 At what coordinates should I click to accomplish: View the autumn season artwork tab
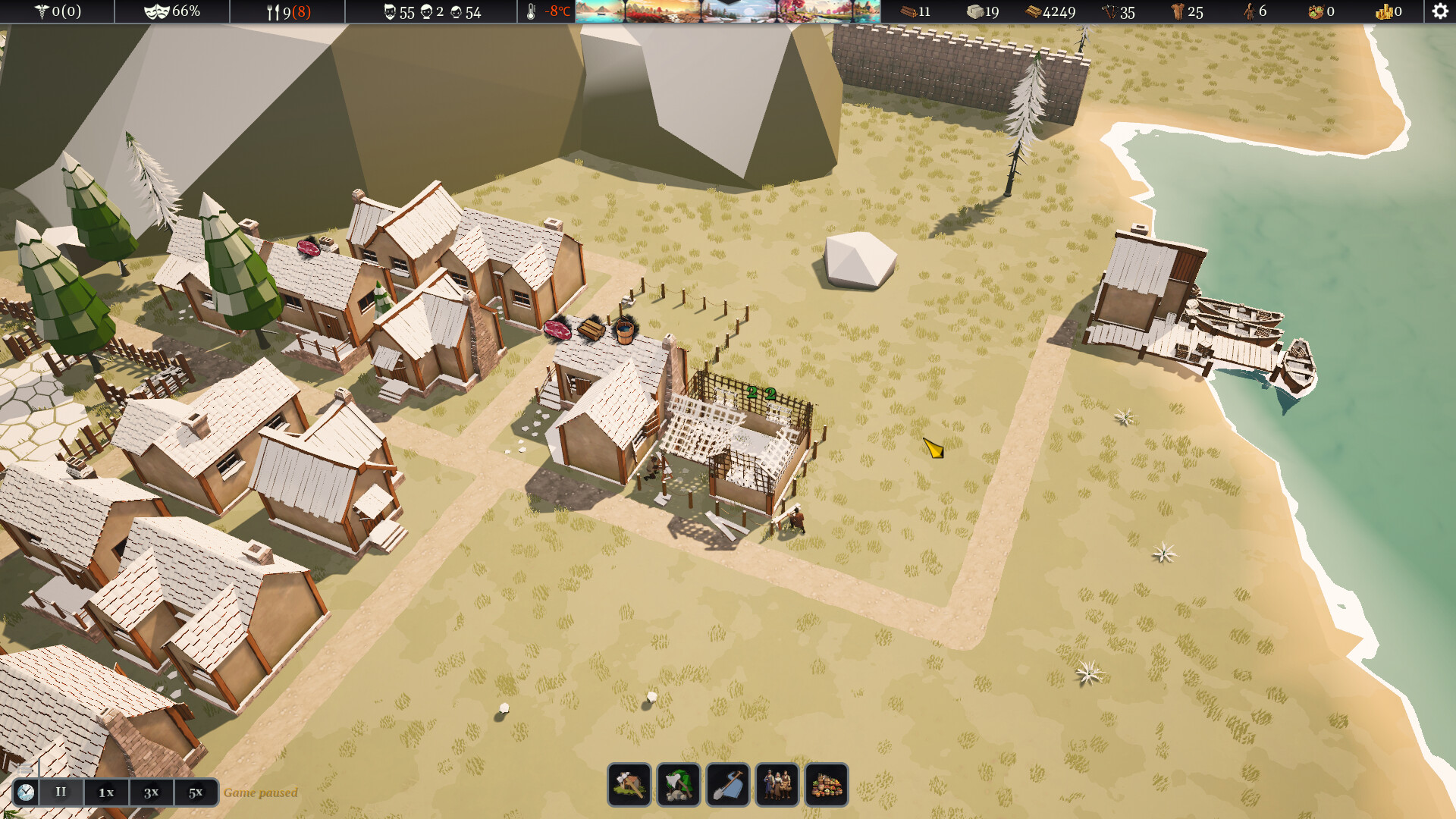coord(664,11)
